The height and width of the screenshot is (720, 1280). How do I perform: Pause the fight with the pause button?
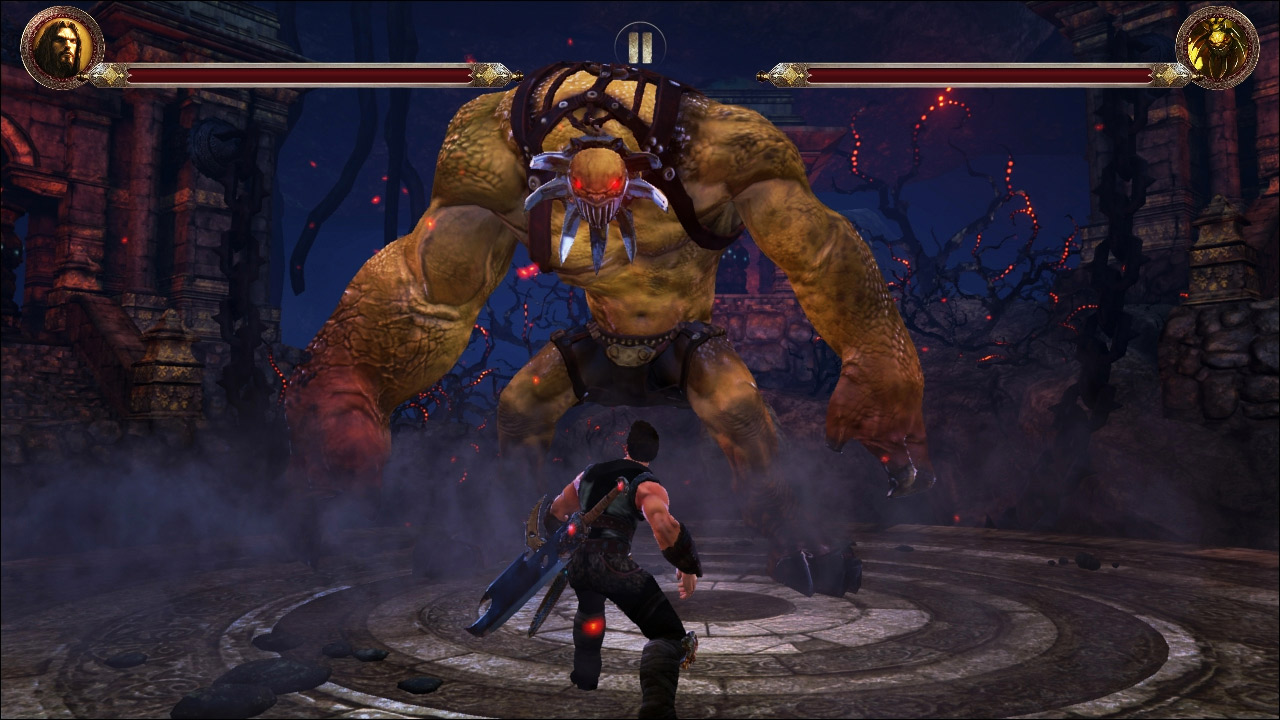point(640,46)
